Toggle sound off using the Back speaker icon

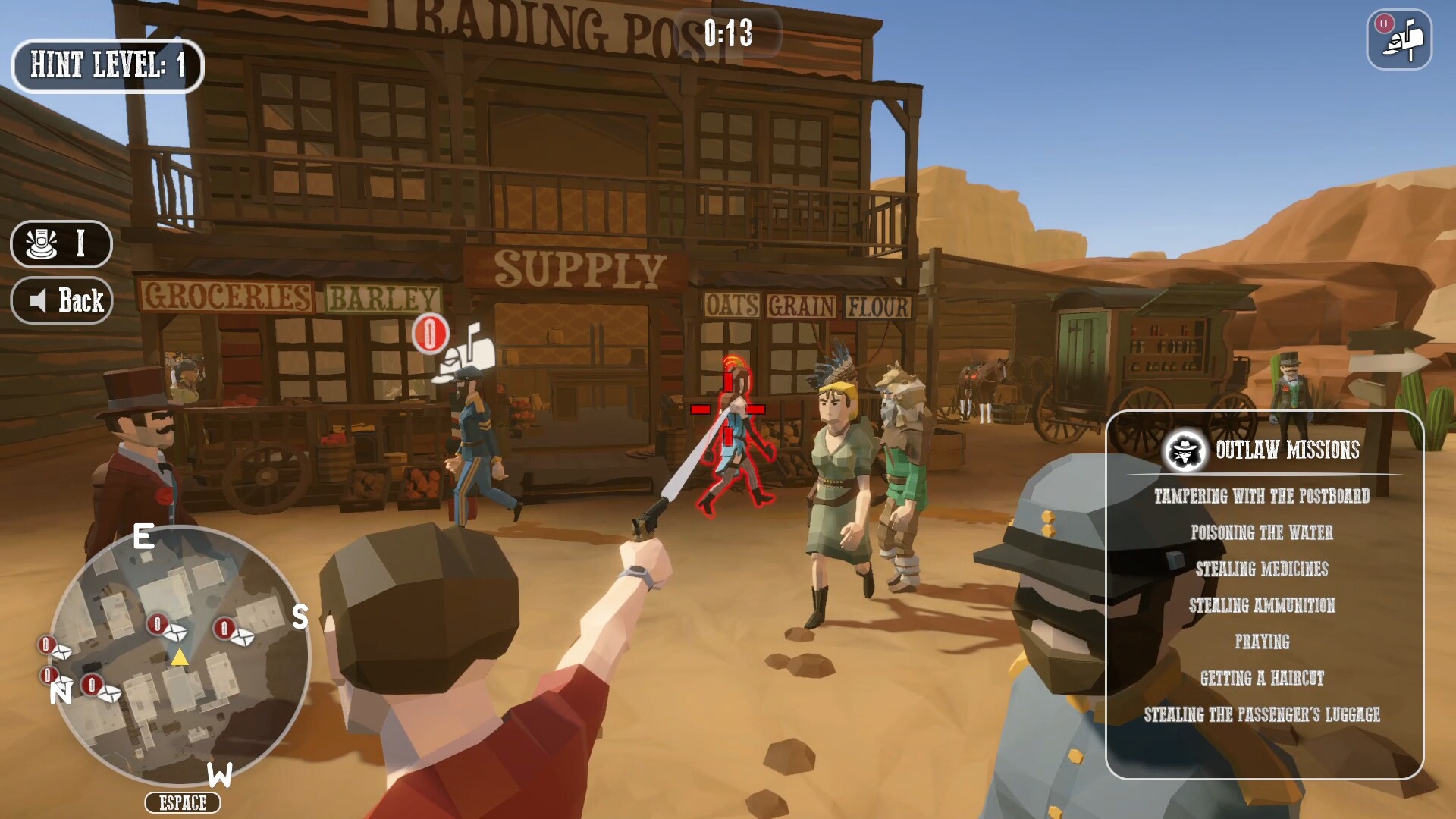click(x=38, y=300)
